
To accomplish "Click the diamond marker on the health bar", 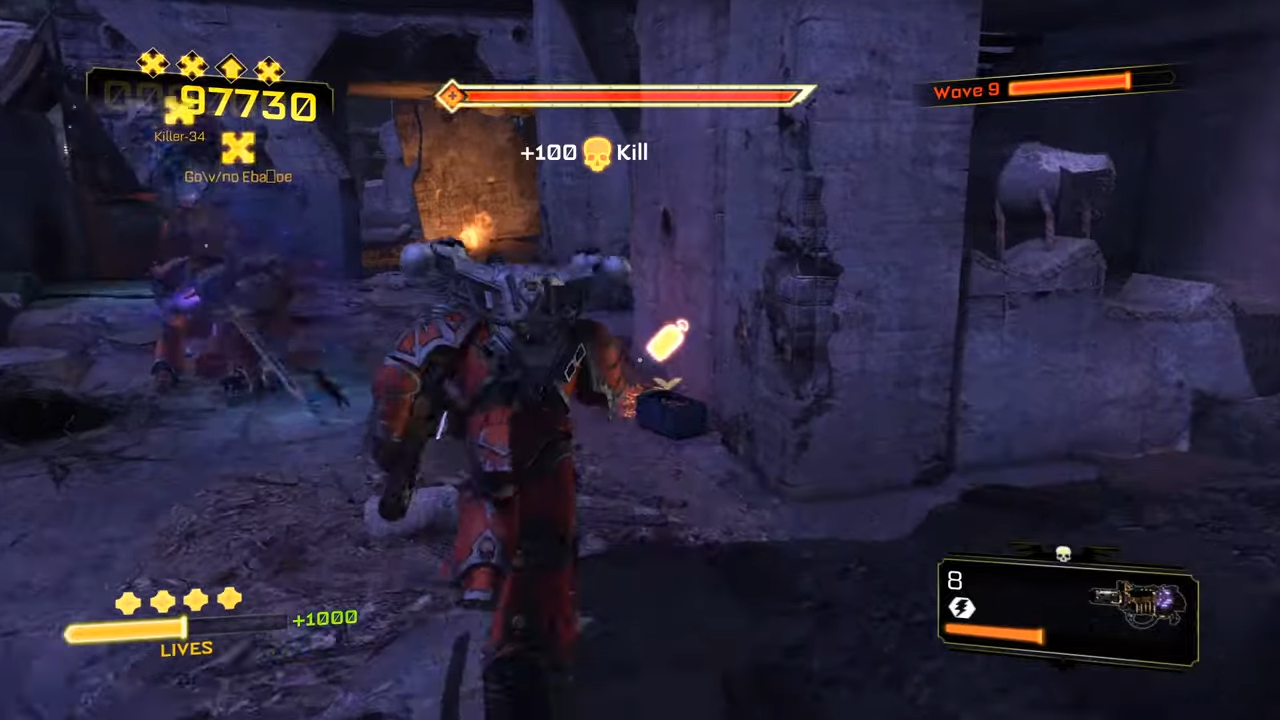I will (452, 95).
